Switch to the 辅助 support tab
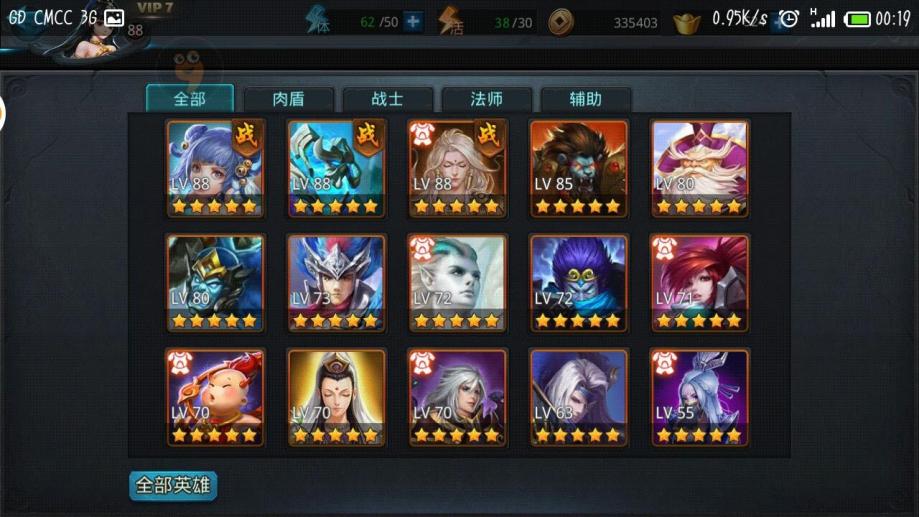Image resolution: width=919 pixels, height=517 pixels. point(585,99)
